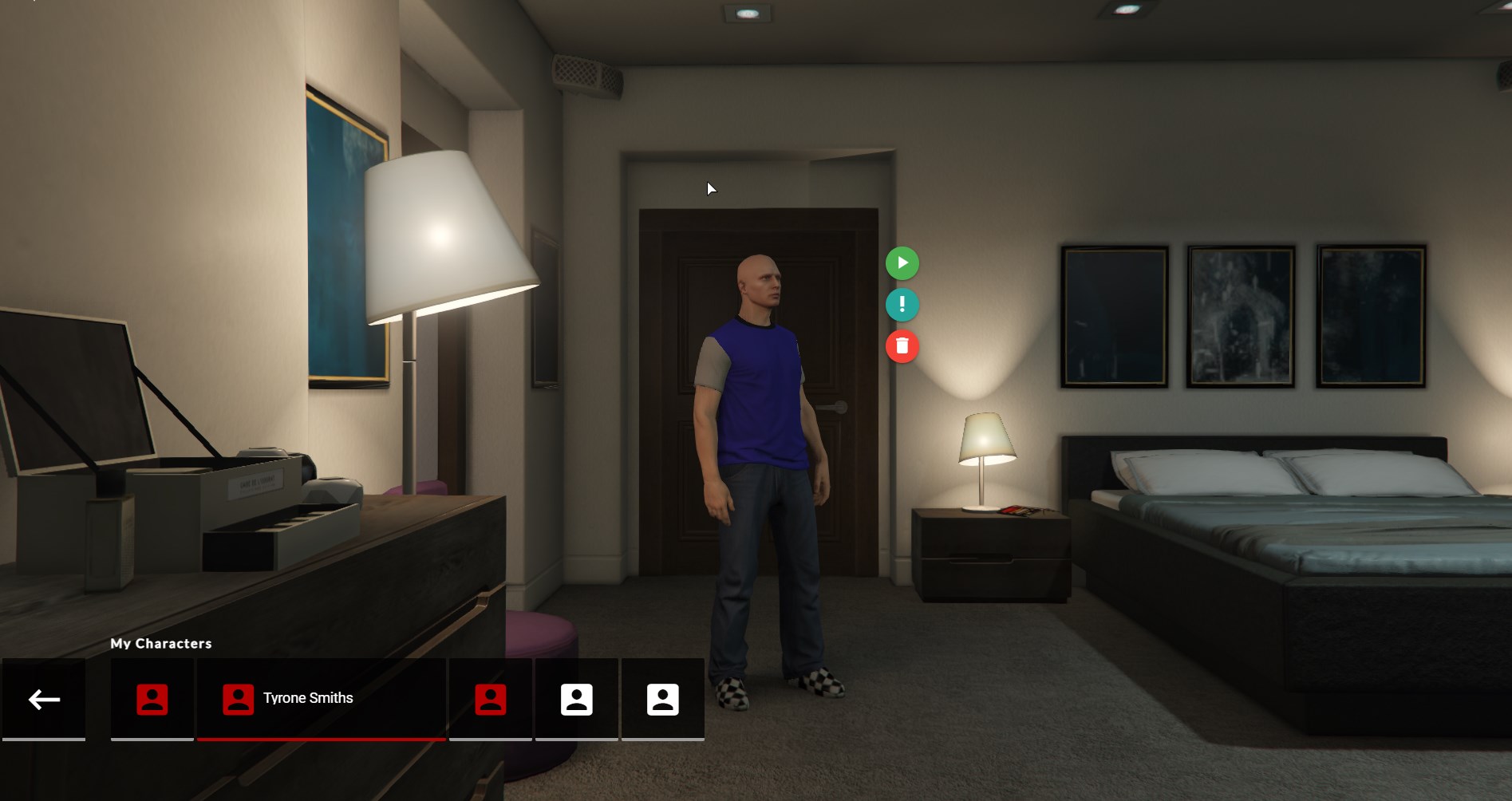
Task: Open character info via teal exclamation icon
Action: coord(902,305)
